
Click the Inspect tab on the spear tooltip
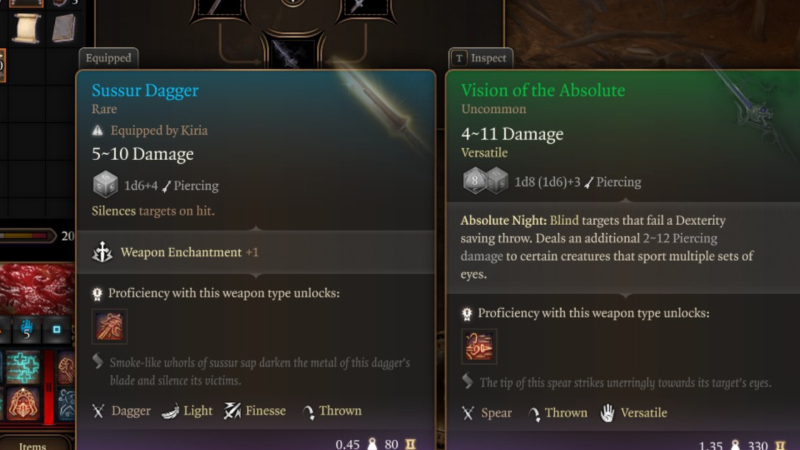click(481, 58)
